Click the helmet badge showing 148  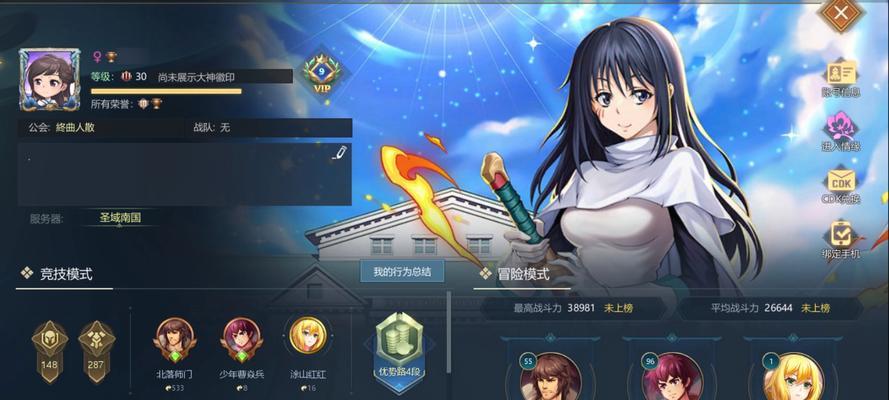50,345
